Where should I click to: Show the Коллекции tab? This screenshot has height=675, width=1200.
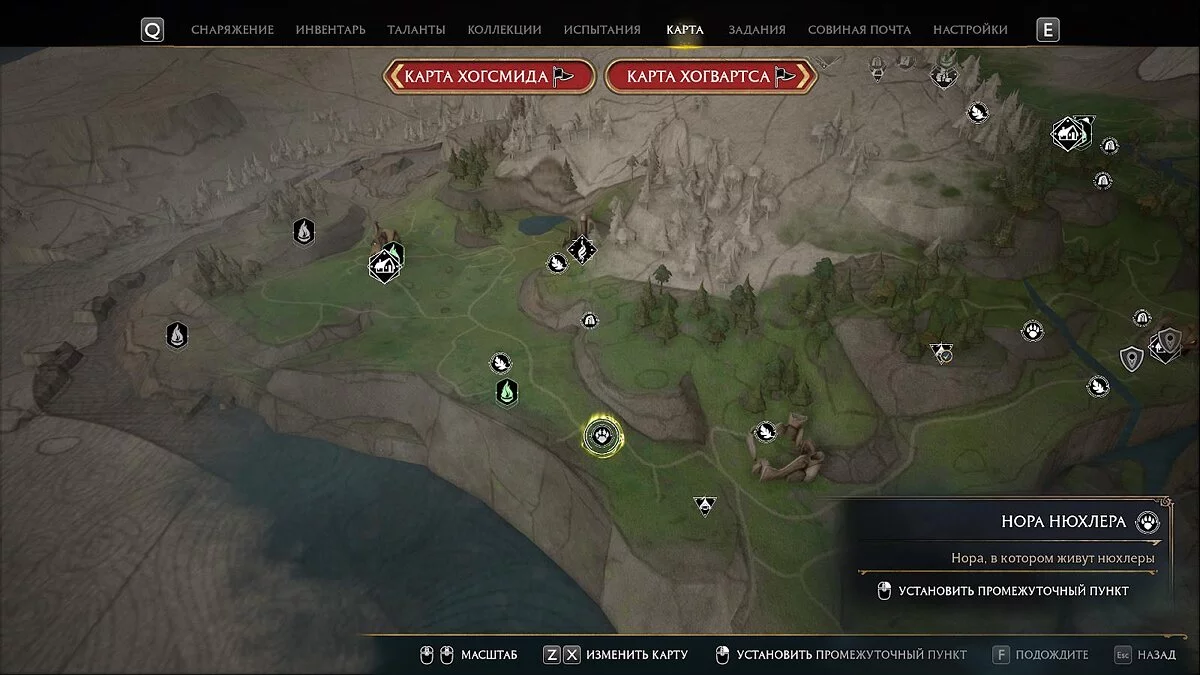504,30
